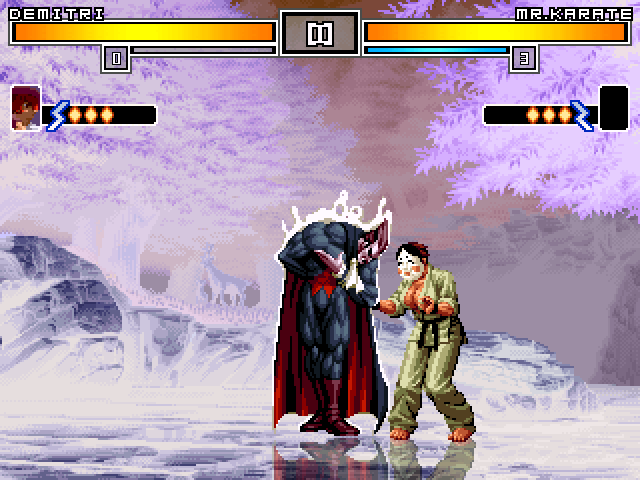Viewport: 640px width, 480px height.
Task: Click the red-haired character portrait
Action: pyautogui.click(x=25, y=108)
